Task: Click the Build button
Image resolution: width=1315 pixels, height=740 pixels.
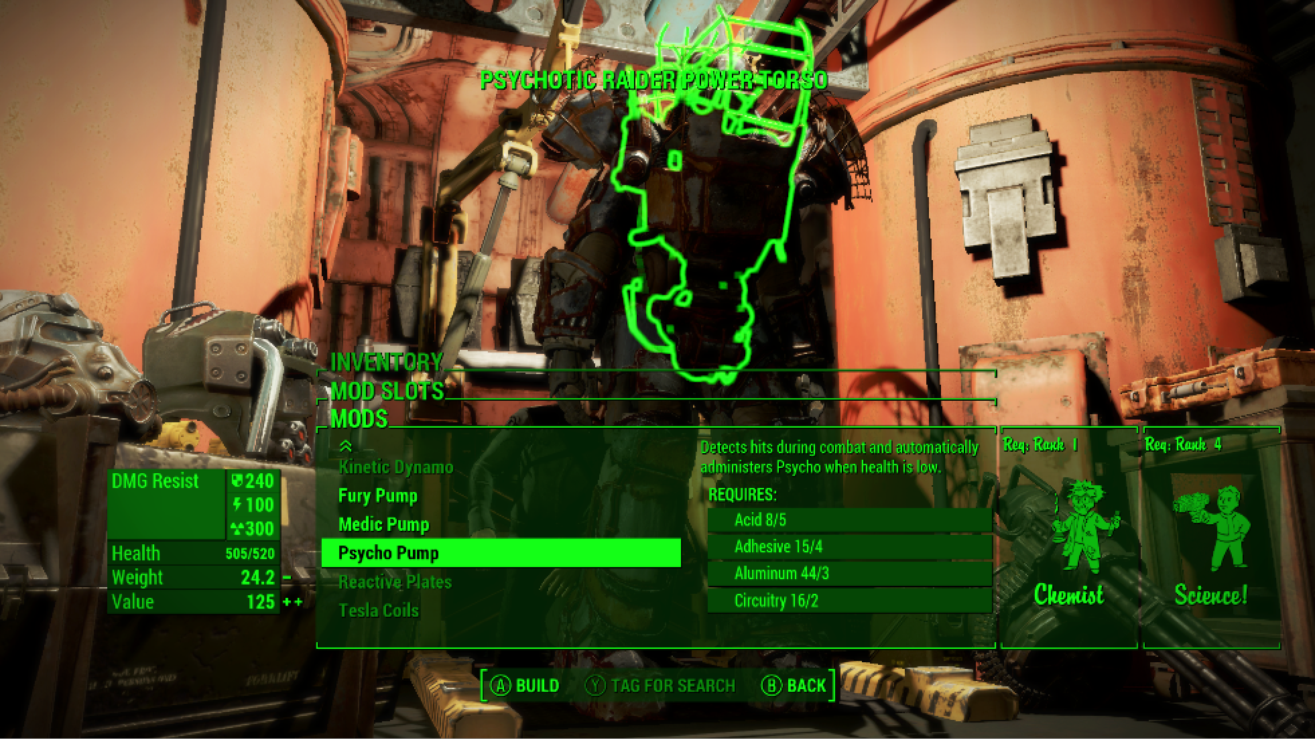Action: [x=525, y=685]
